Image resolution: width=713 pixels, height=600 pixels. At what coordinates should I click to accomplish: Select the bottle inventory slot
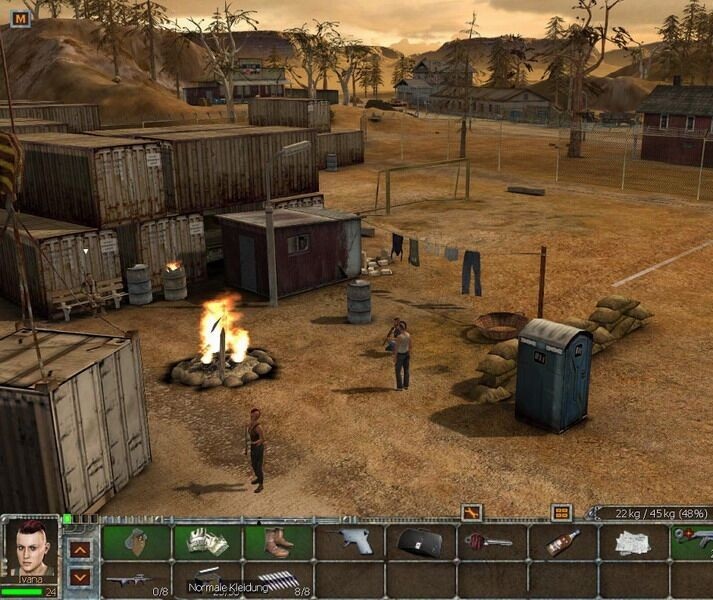(x=562, y=542)
